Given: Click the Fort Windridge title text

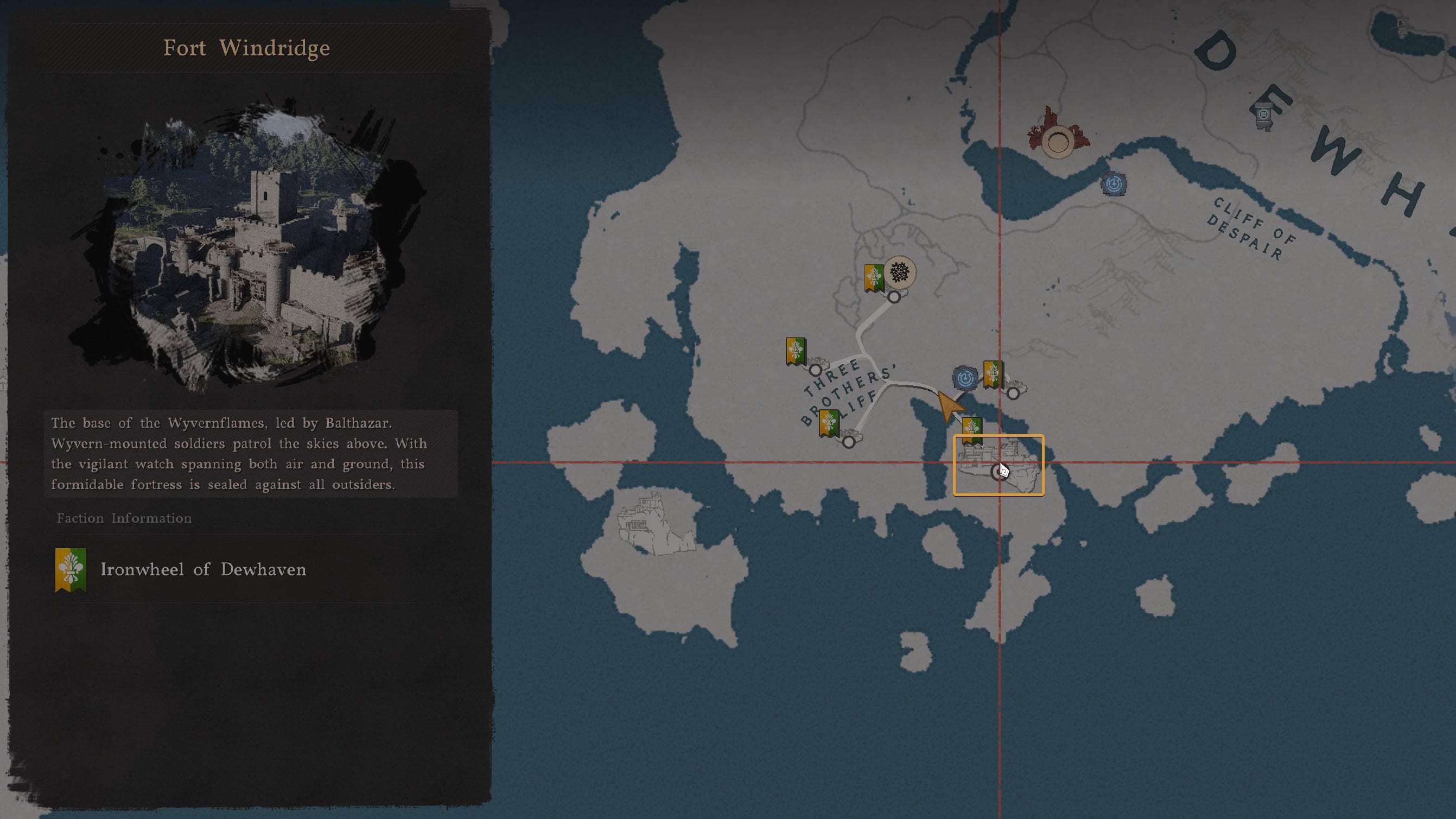Looking at the screenshot, I should 246,48.
